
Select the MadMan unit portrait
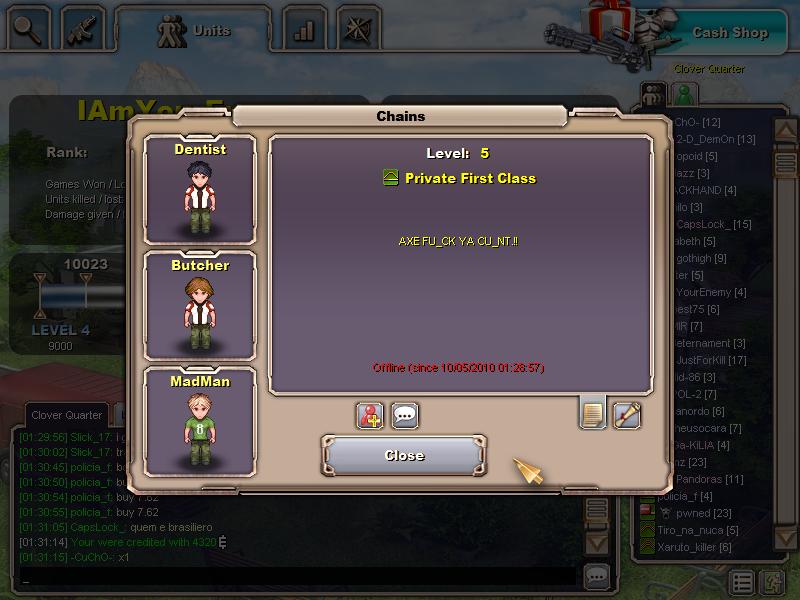(x=200, y=422)
